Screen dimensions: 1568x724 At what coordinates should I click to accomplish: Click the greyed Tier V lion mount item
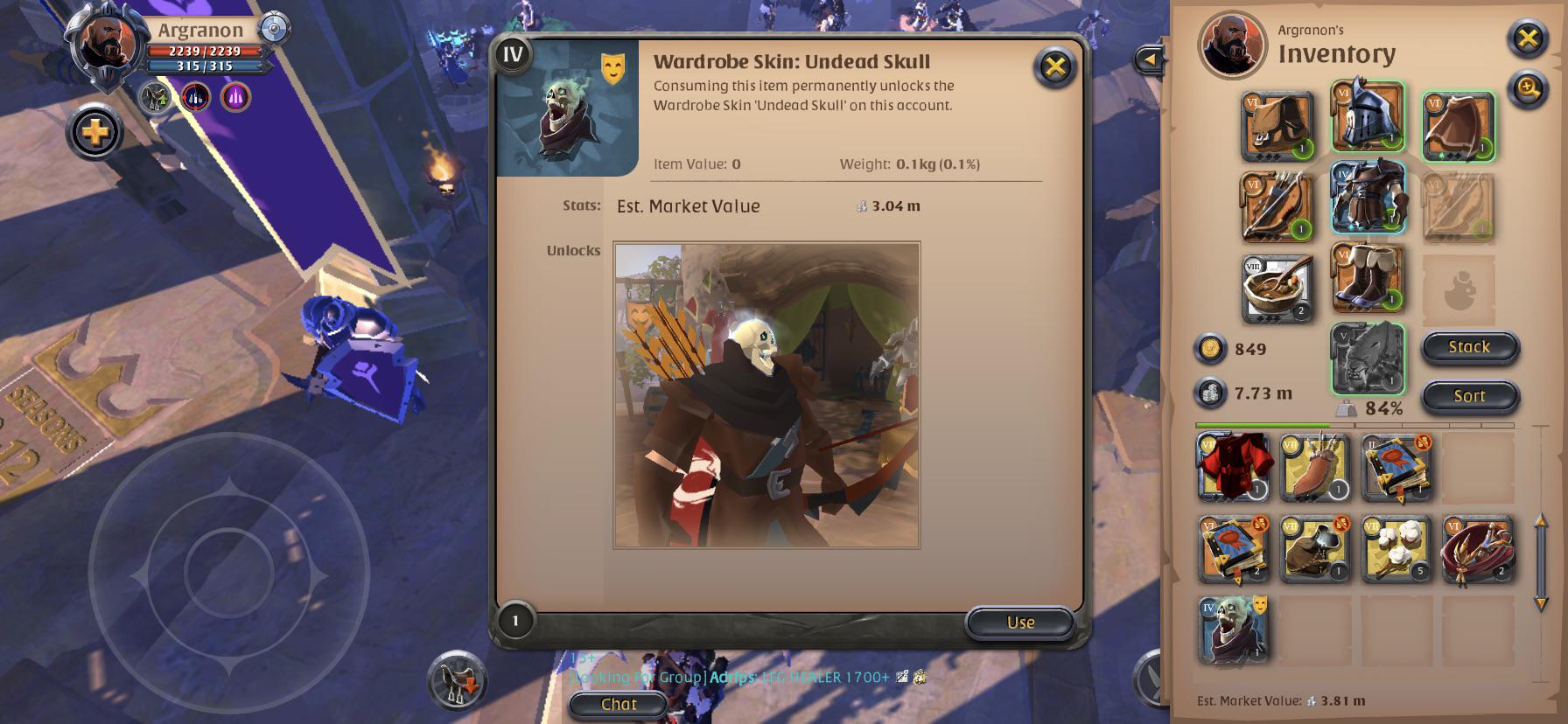pyautogui.click(x=1367, y=359)
